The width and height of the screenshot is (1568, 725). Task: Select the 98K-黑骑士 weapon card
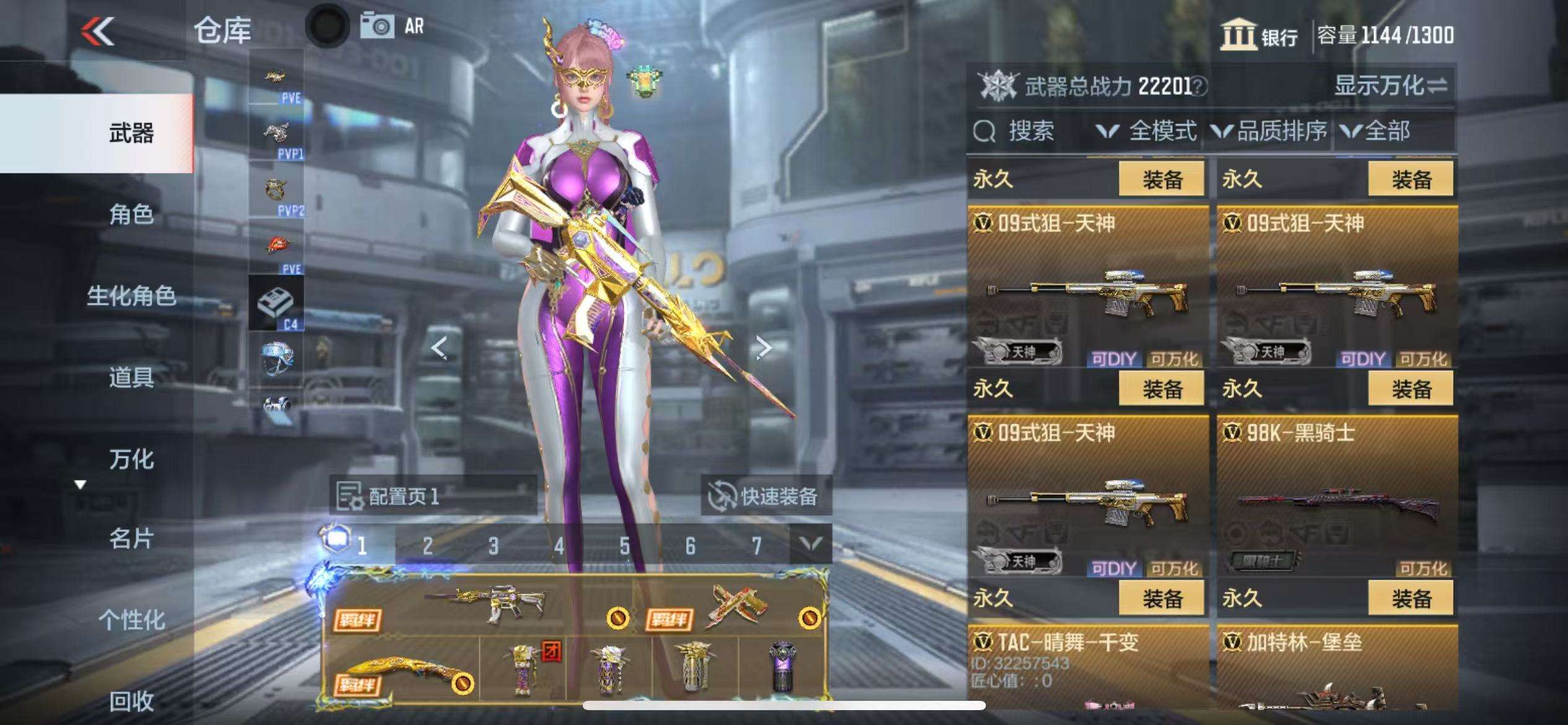click(1336, 497)
